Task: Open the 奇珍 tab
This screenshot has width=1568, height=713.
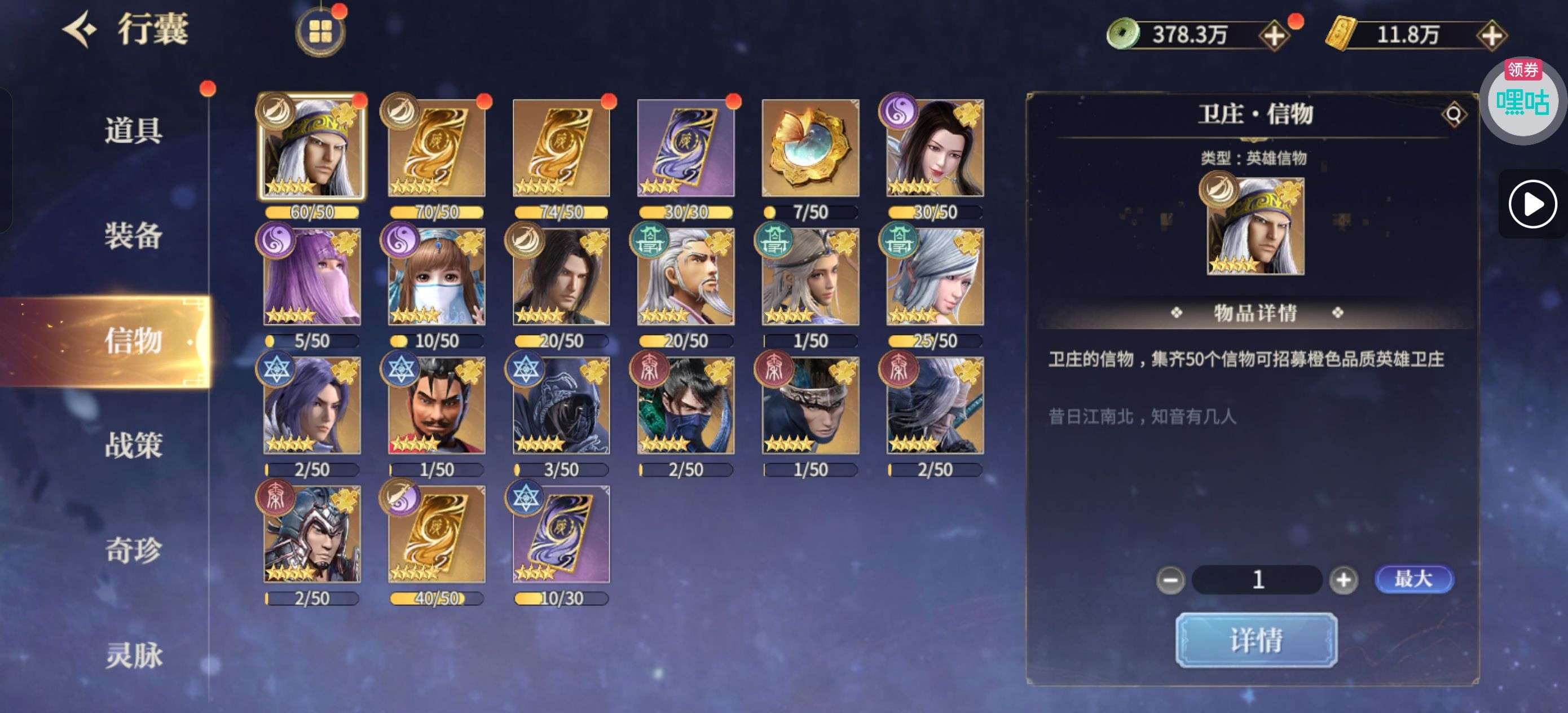Action: (133, 550)
